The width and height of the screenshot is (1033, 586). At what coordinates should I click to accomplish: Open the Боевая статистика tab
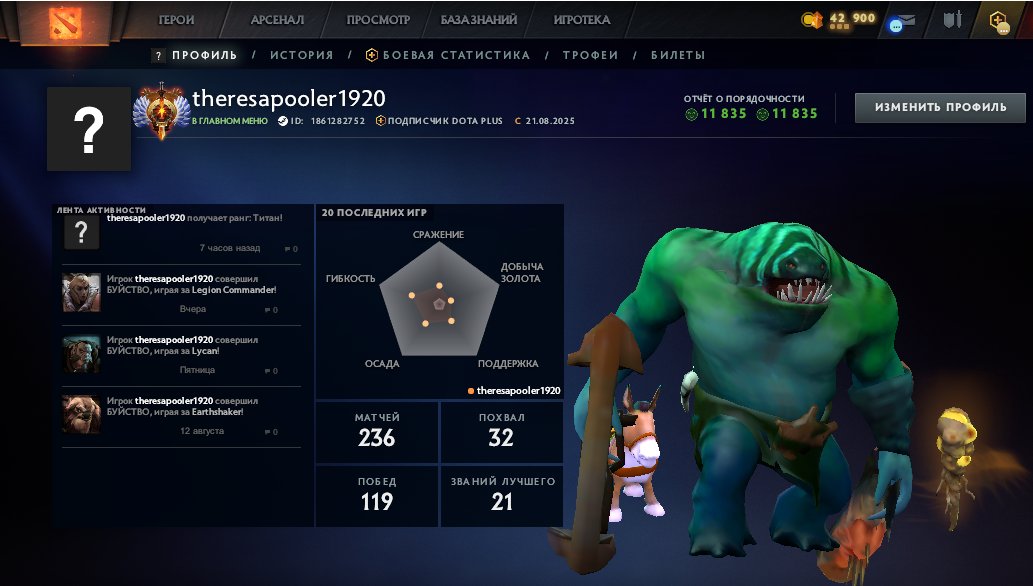(x=448, y=56)
